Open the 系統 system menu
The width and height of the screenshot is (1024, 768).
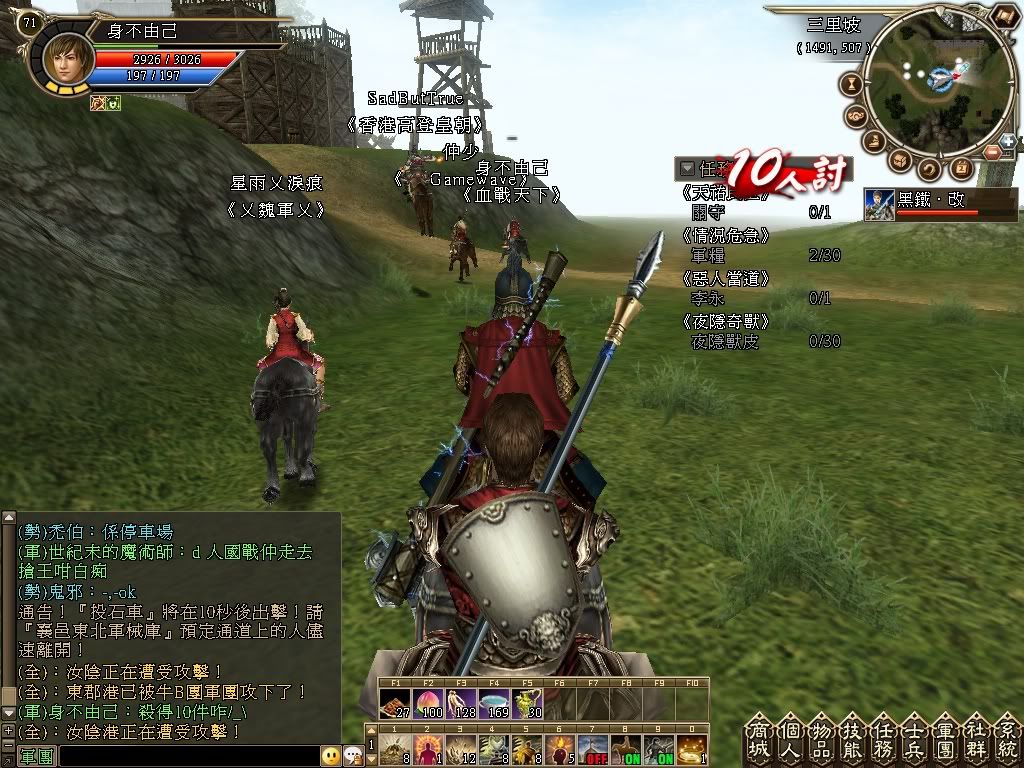1007,740
